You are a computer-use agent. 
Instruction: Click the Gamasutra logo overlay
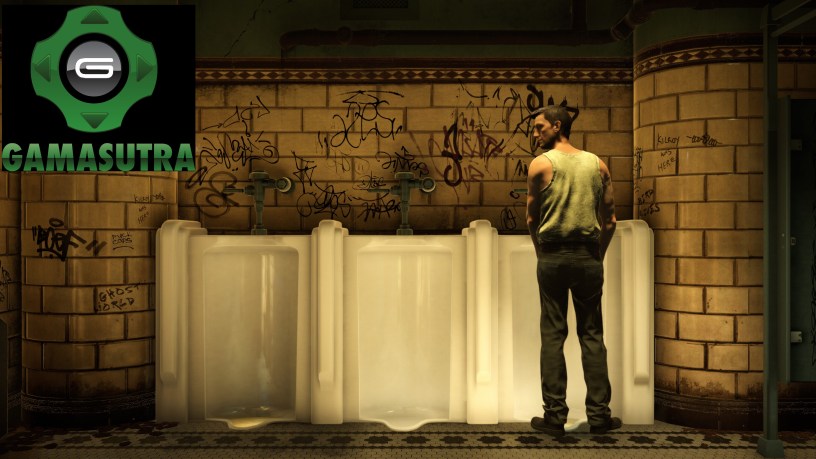(x=97, y=88)
